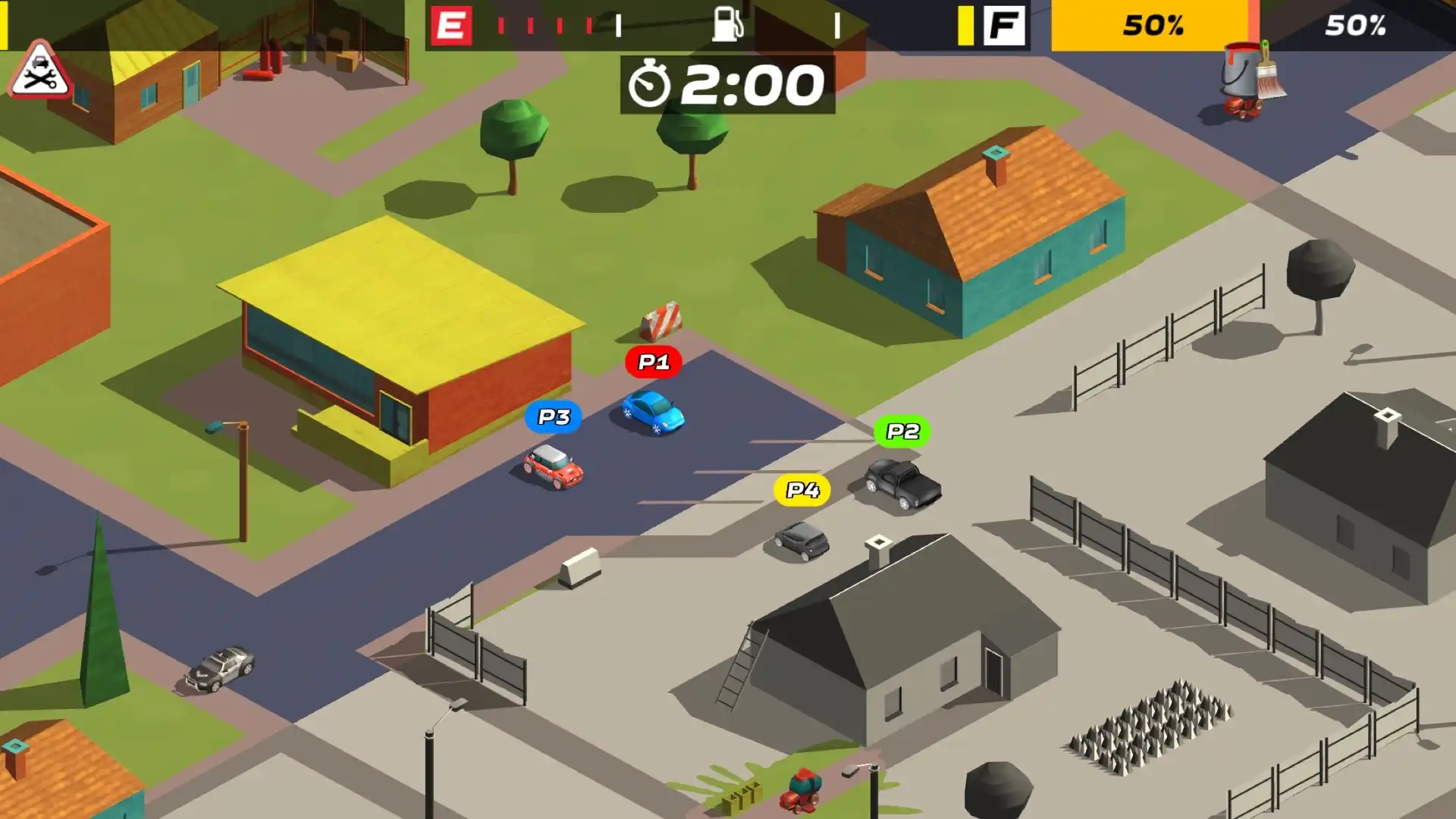The image size is (1456, 819).
Task: Select the red P1 player badge
Action: coord(652,362)
